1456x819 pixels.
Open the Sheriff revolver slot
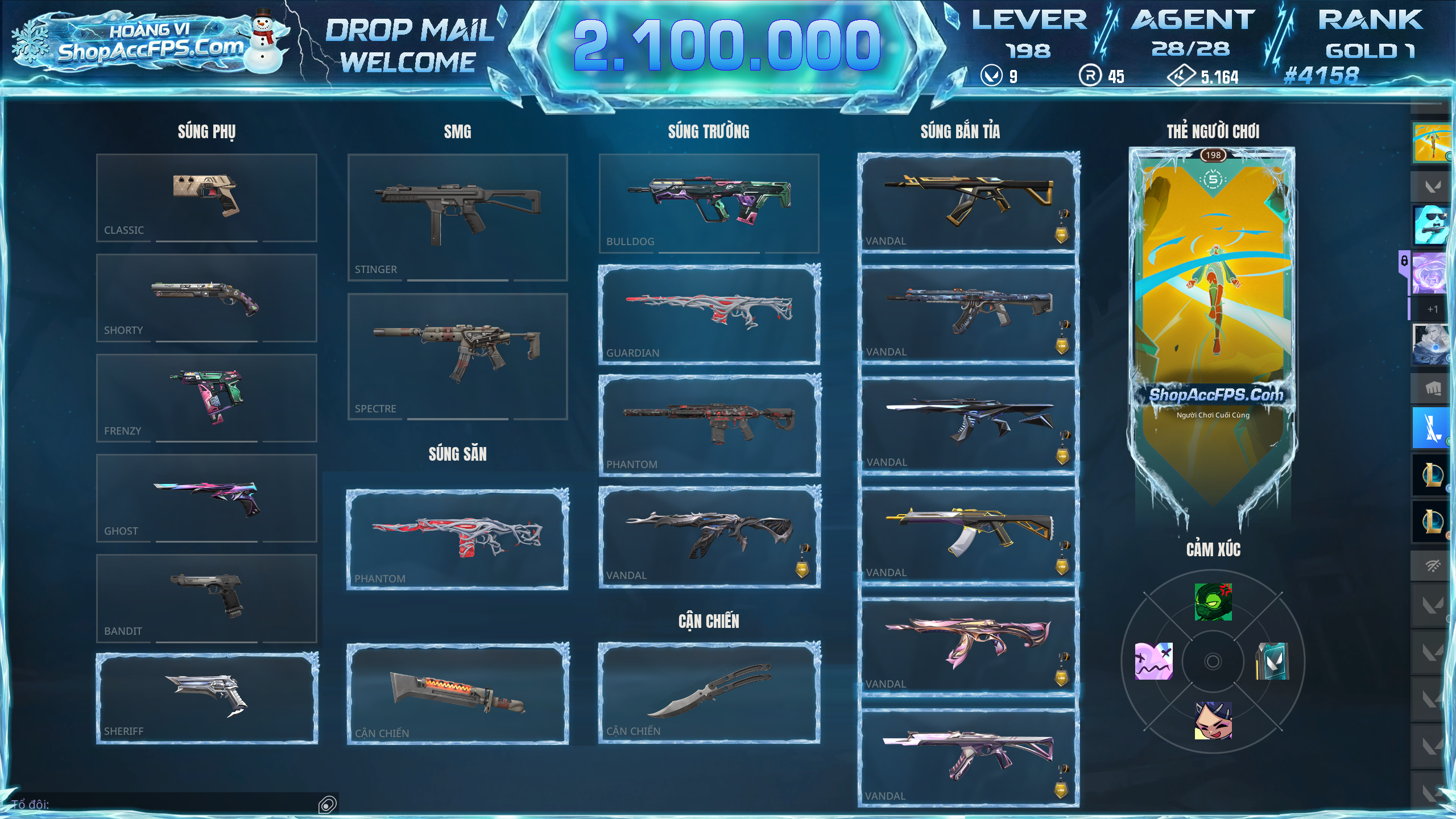206,698
